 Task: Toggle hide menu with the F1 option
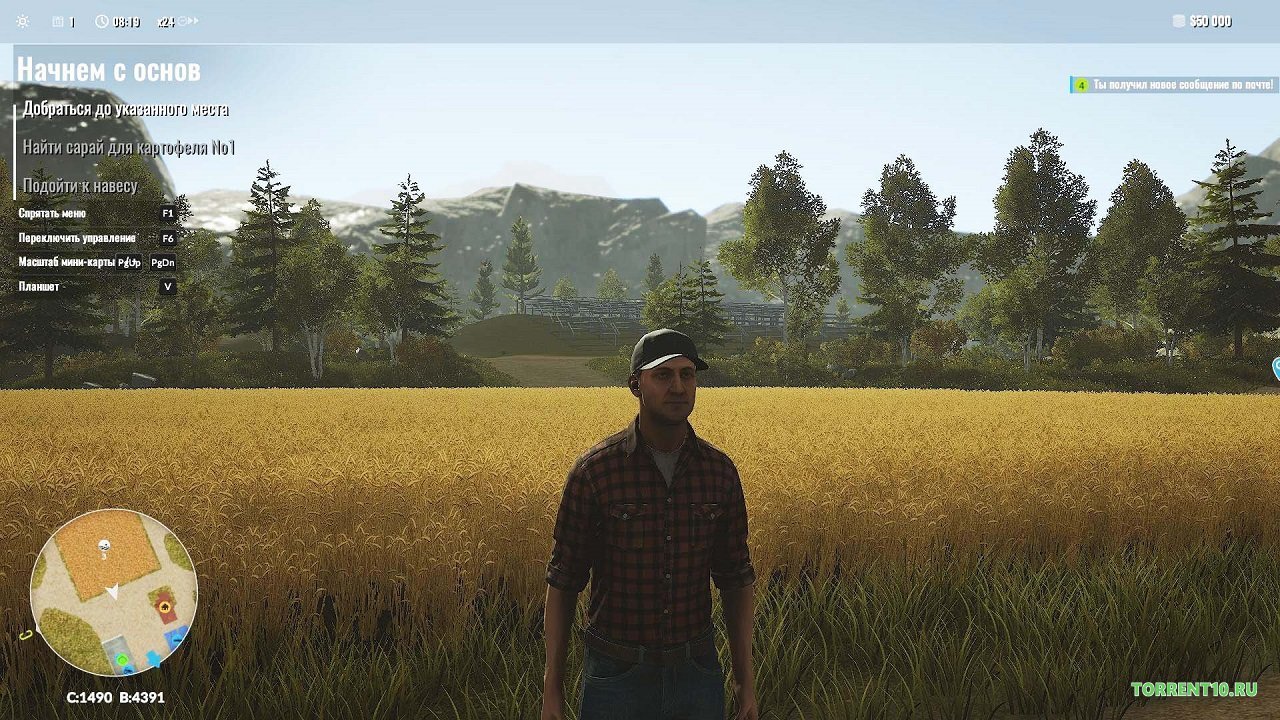tap(167, 216)
